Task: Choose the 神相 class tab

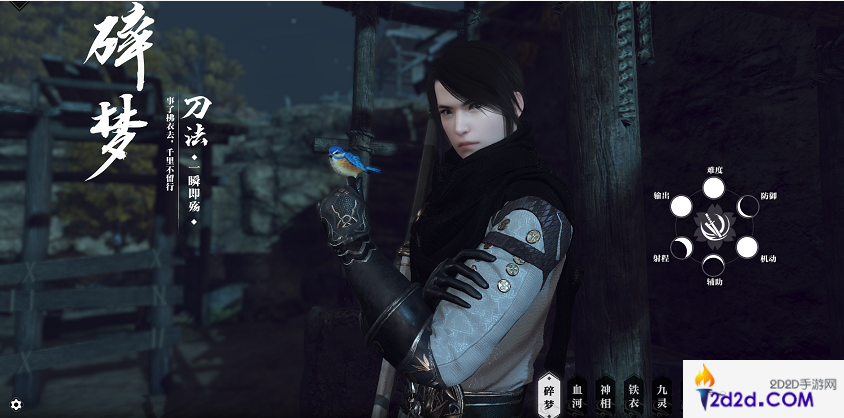Action: (605, 394)
